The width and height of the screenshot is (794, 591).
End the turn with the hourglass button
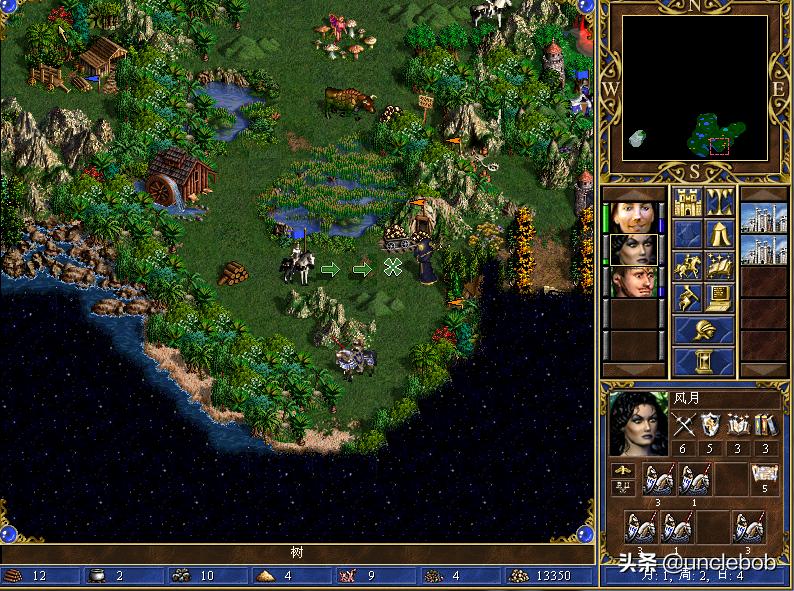tap(703, 360)
